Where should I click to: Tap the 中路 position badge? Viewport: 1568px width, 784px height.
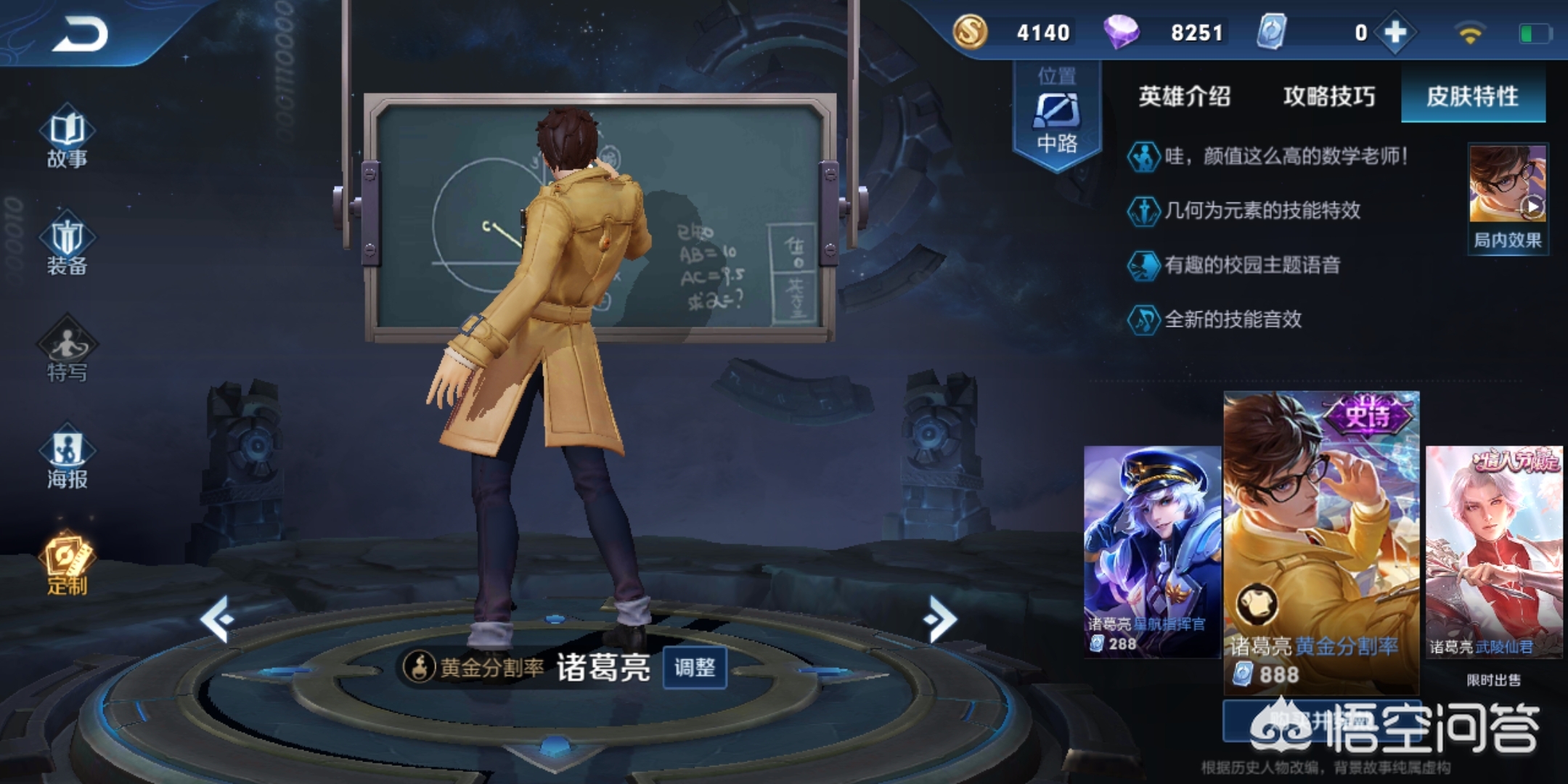[x=1057, y=116]
